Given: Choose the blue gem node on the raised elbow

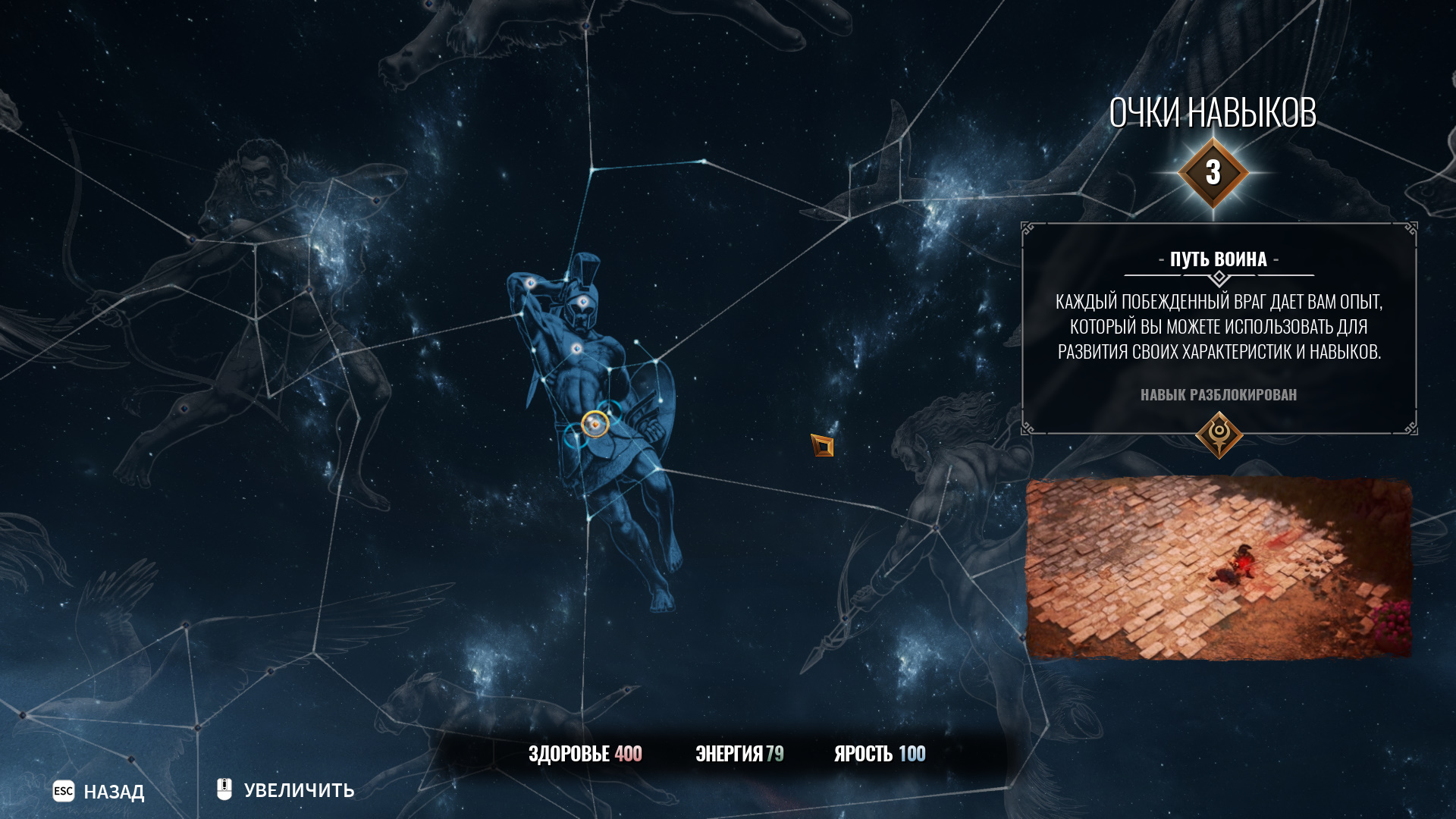Looking at the screenshot, I should pos(531,284).
